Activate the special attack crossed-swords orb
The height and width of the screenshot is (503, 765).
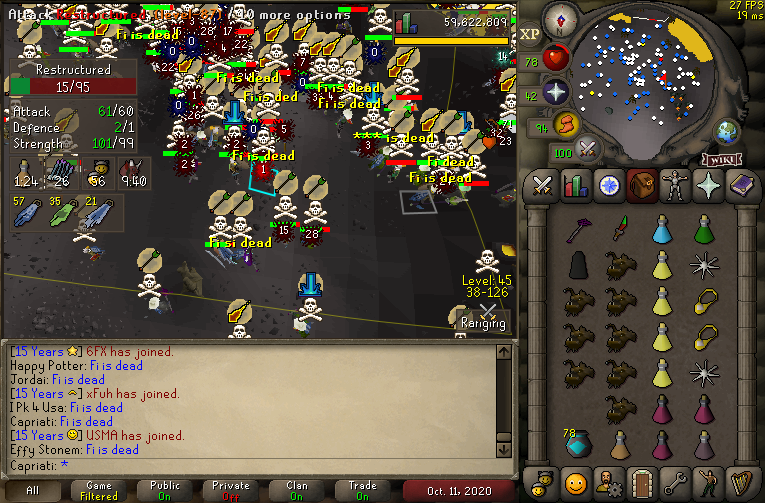[x=587, y=150]
